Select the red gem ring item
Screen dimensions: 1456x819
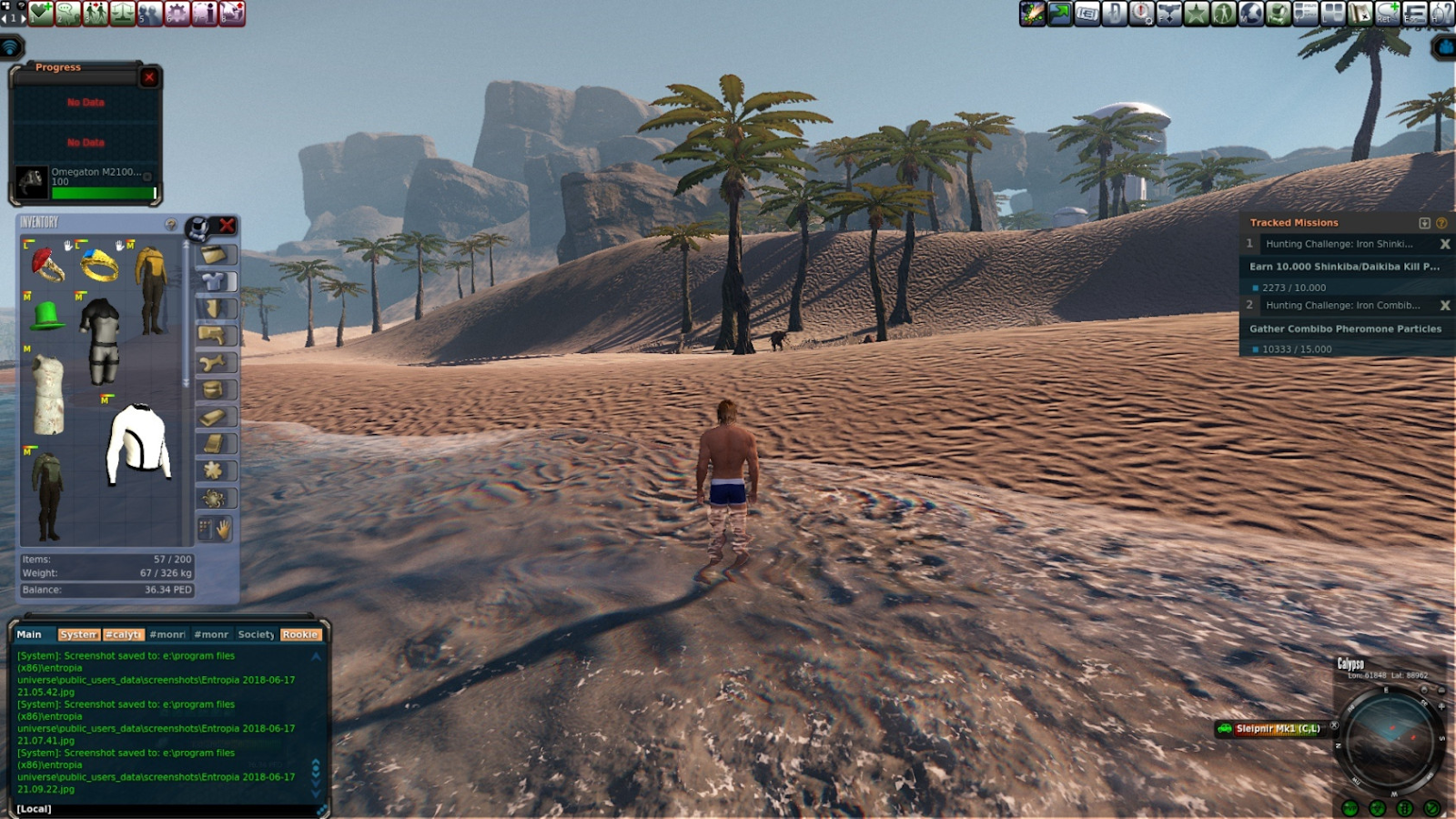click(x=46, y=264)
